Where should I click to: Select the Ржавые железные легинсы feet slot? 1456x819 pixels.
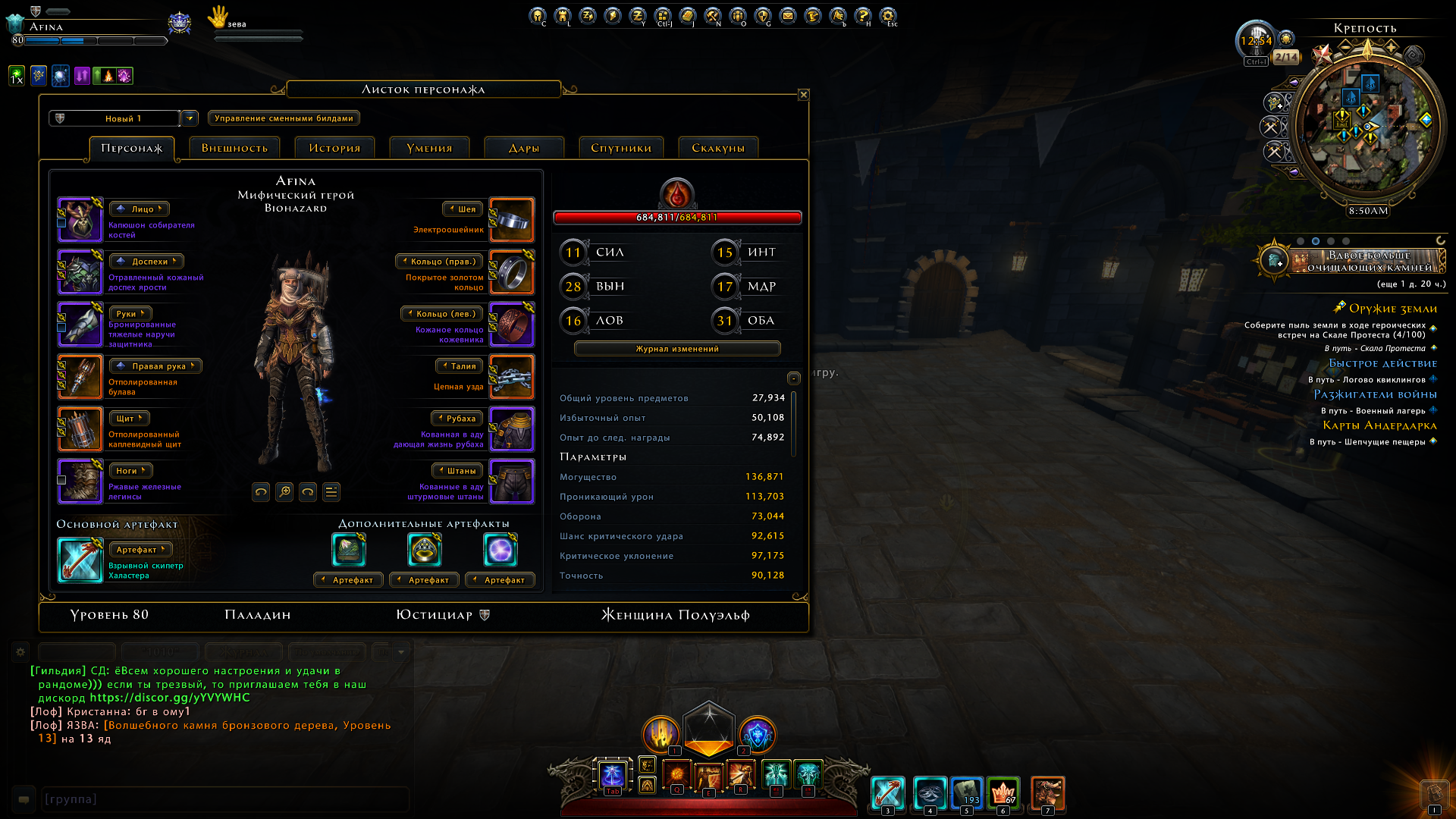click(x=80, y=482)
